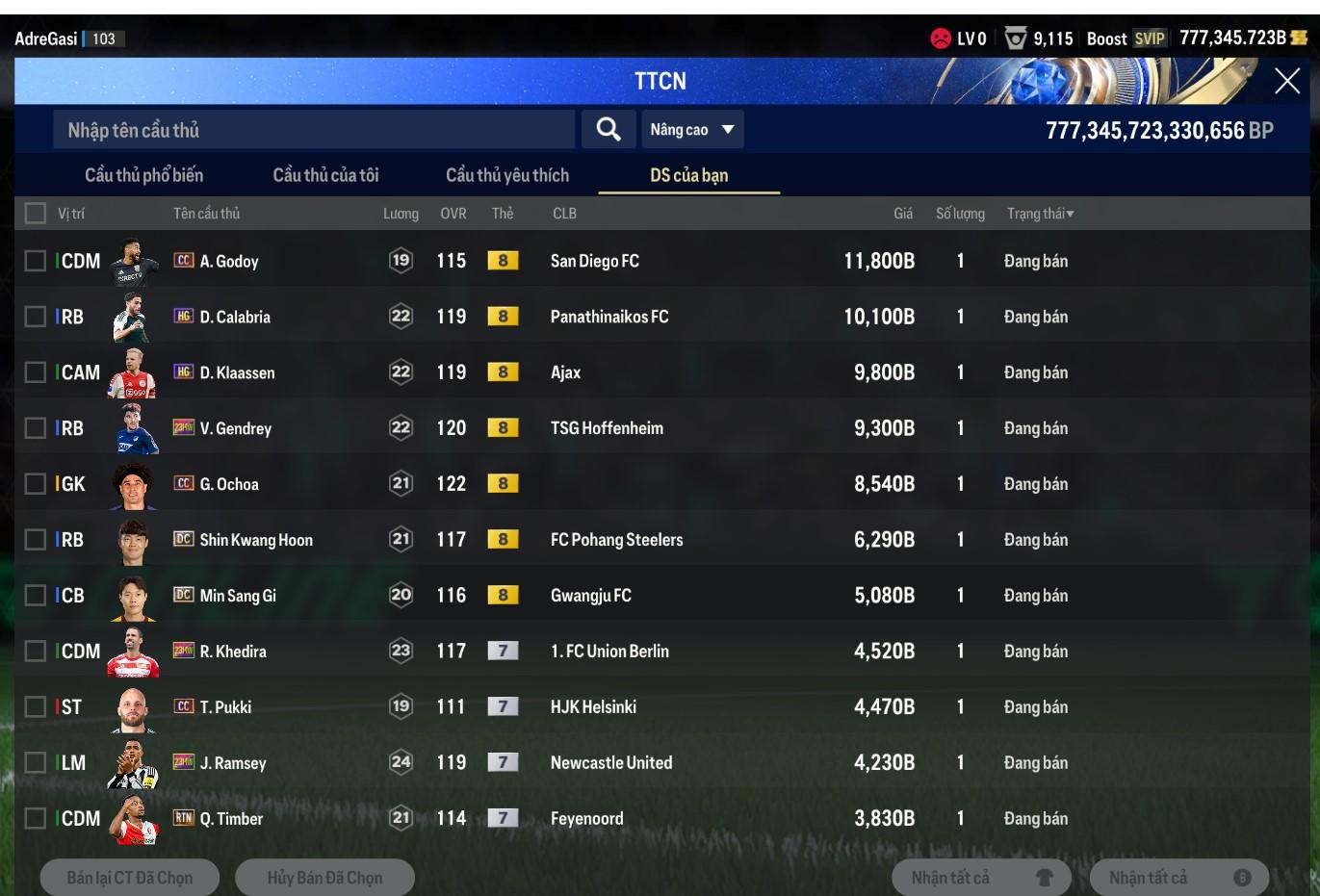Sort the list by Giá column
This screenshot has width=1320, height=896.
[902, 214]
